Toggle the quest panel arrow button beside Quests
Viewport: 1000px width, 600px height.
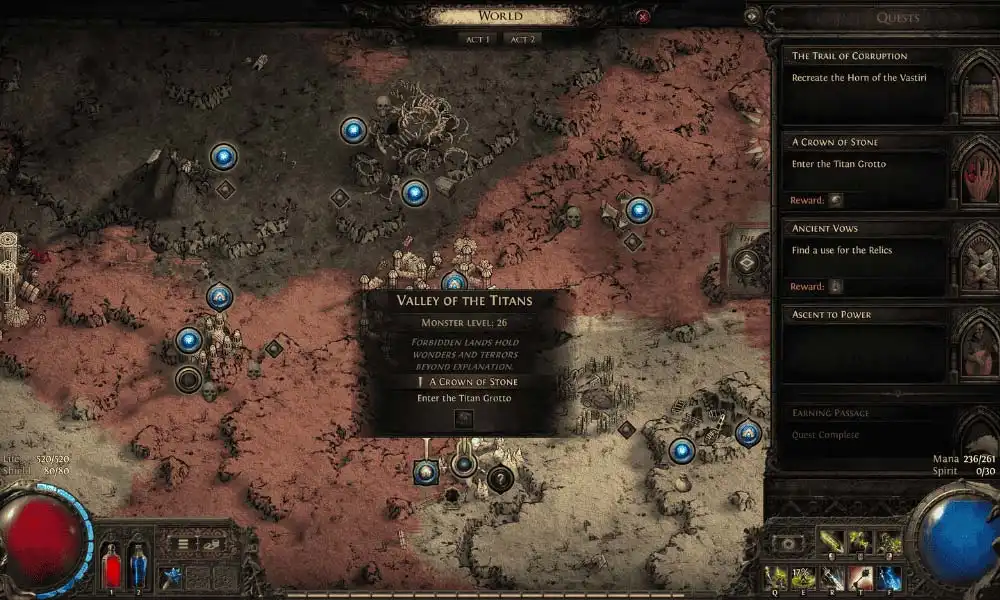[753, 16]
